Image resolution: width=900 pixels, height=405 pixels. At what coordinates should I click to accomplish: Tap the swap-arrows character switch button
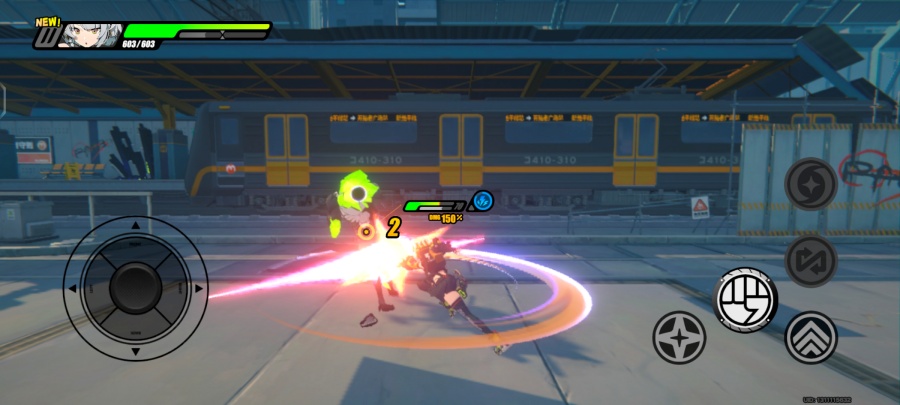pos(810,260)
